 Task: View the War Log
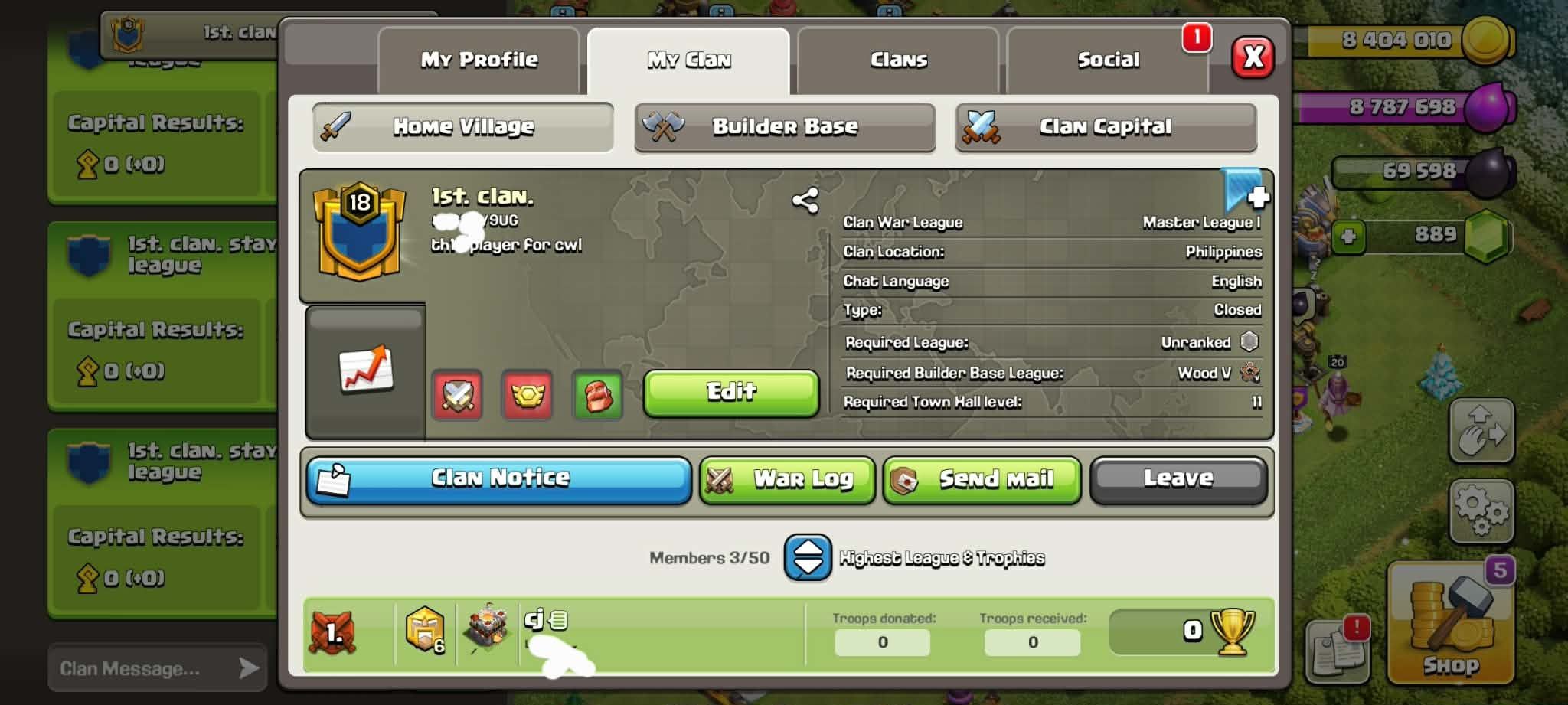(787, 480)
